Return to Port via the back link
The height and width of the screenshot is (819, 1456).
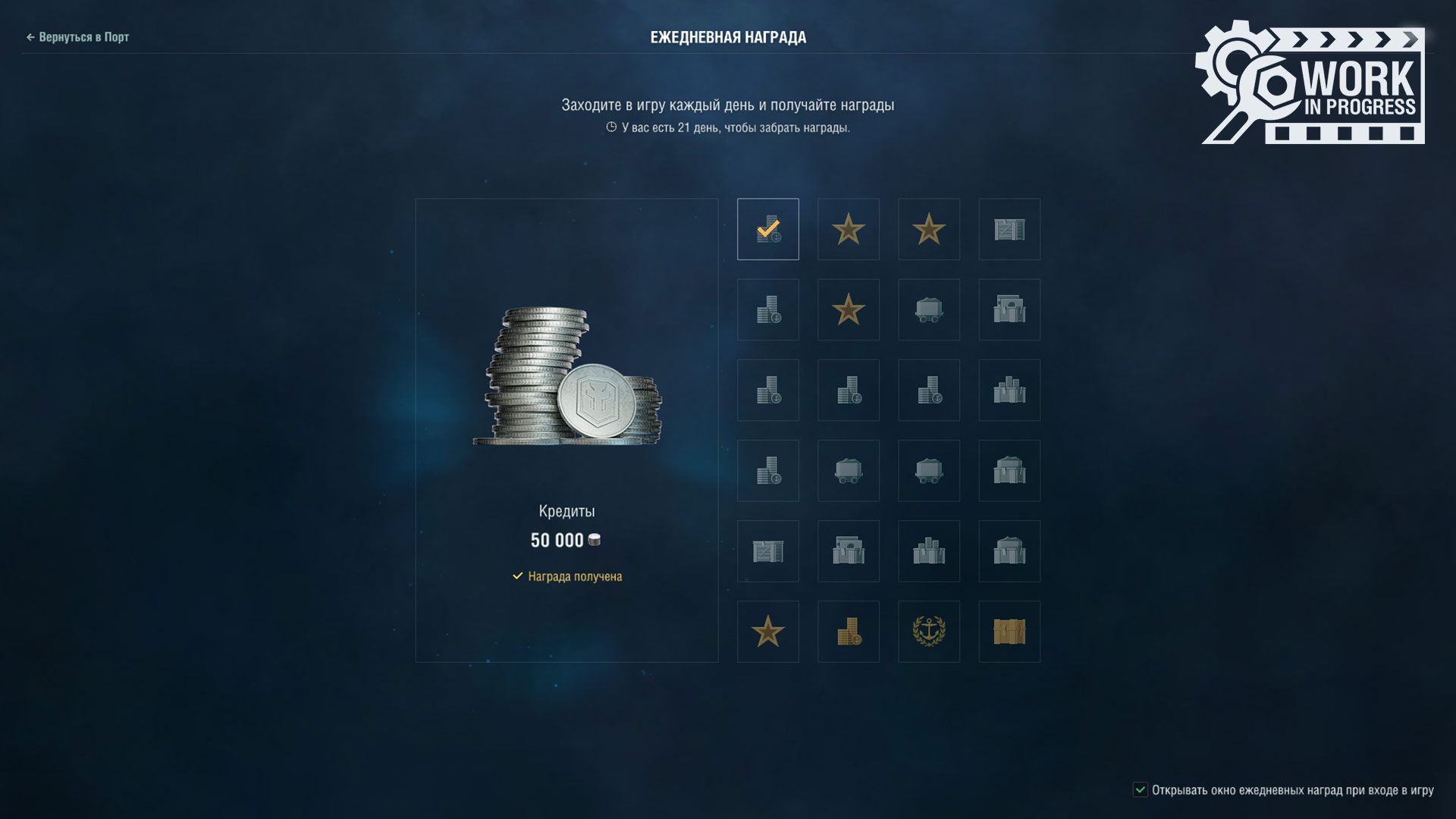pos(78,37)
